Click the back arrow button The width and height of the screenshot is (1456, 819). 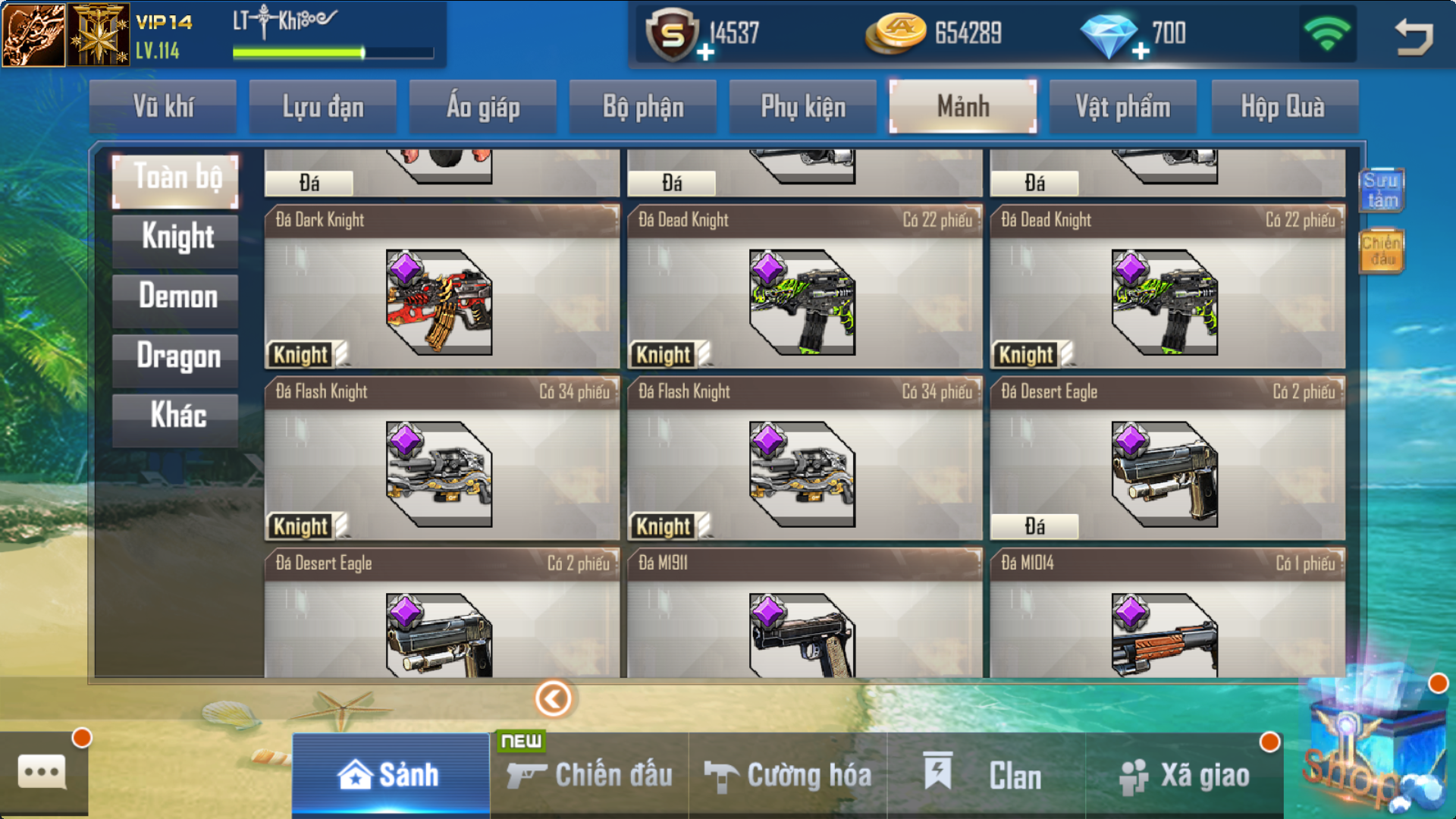tap(1413, 36)
